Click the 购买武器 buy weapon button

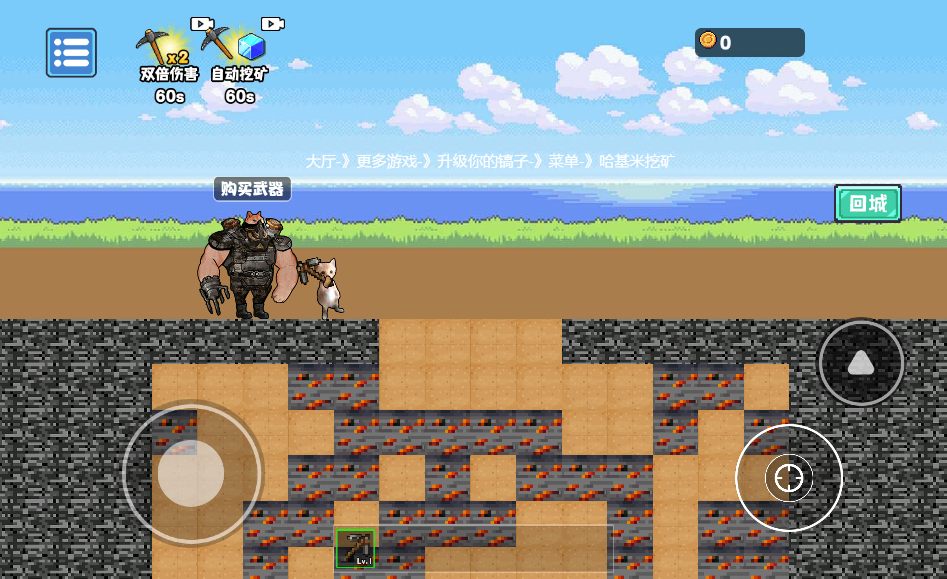[x=252, y=189]
